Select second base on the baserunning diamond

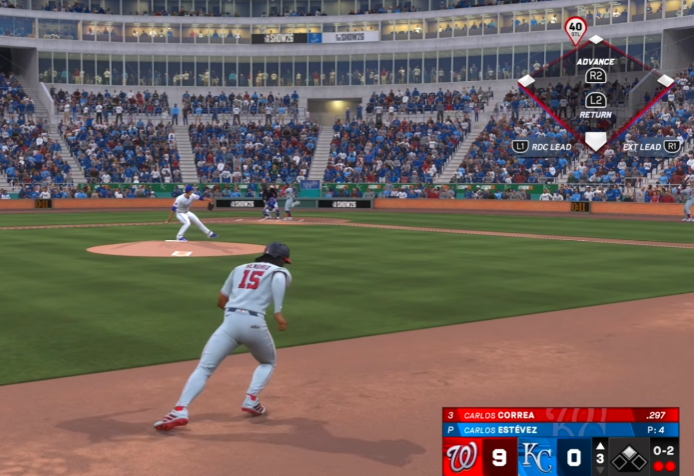pos(596,40)
